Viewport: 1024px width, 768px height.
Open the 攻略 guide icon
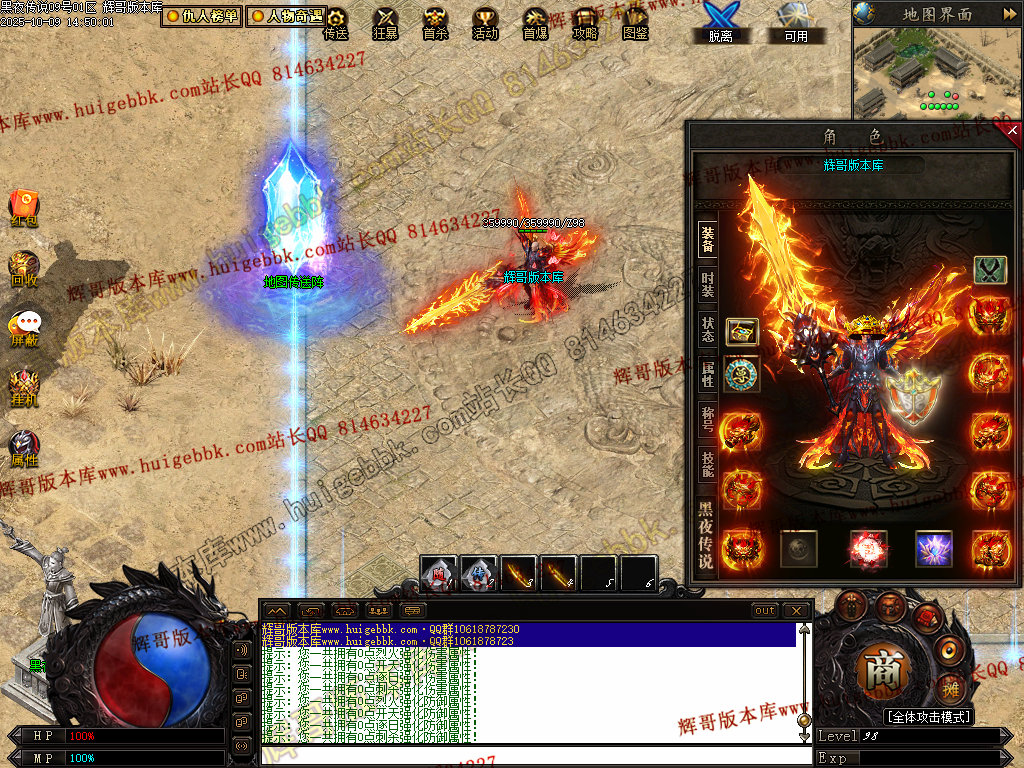[x=585, y=22]
